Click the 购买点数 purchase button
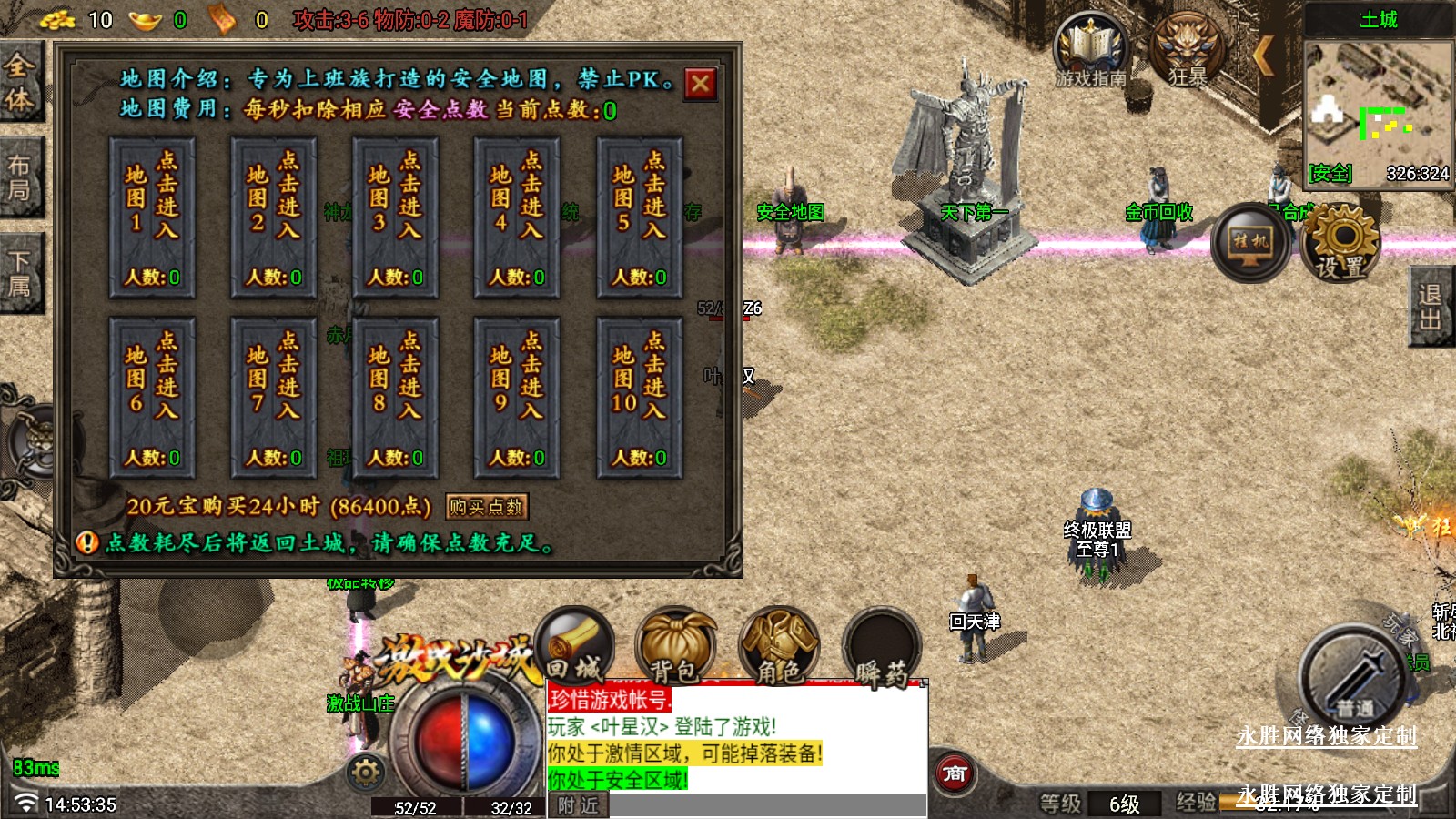The width and height of the screenshot is (1456, 819). (x=487, y=507)
